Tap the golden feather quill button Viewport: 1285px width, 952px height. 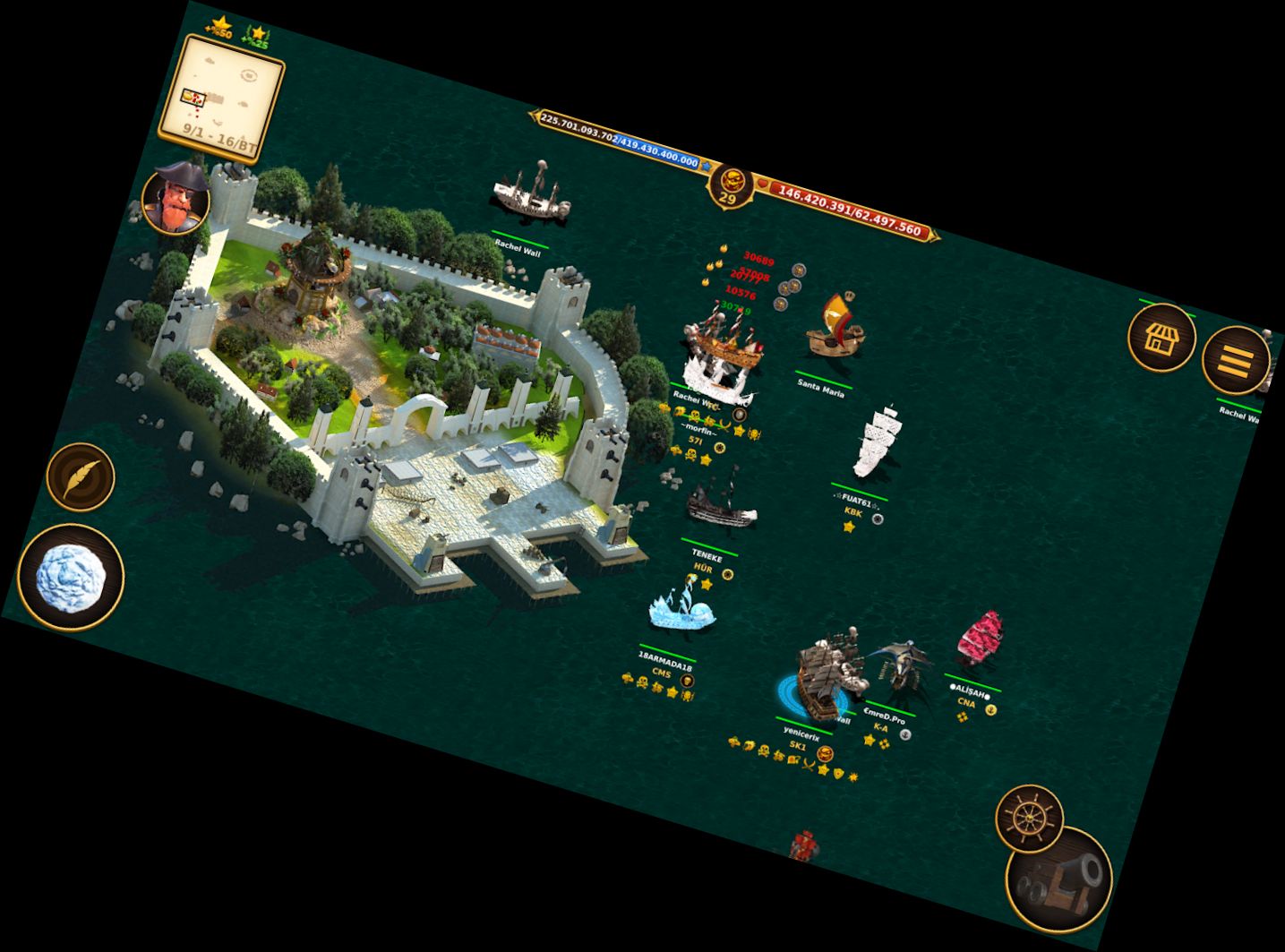pyautogui.click(x=81, y=477)
